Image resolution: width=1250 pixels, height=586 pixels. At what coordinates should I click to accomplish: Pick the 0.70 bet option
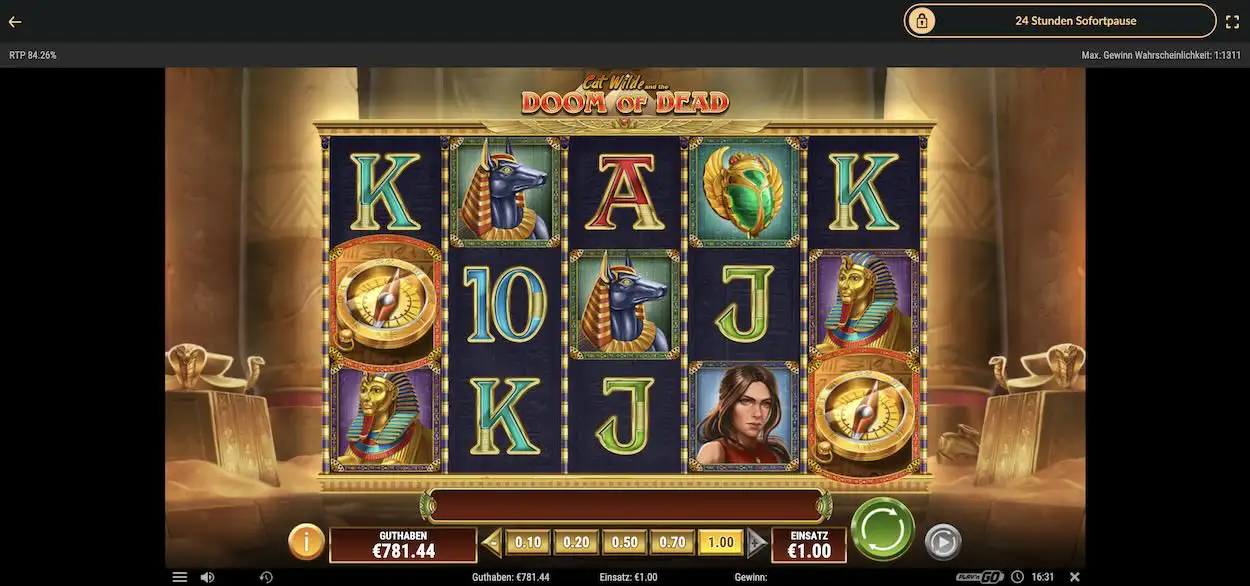coord(672,543)
